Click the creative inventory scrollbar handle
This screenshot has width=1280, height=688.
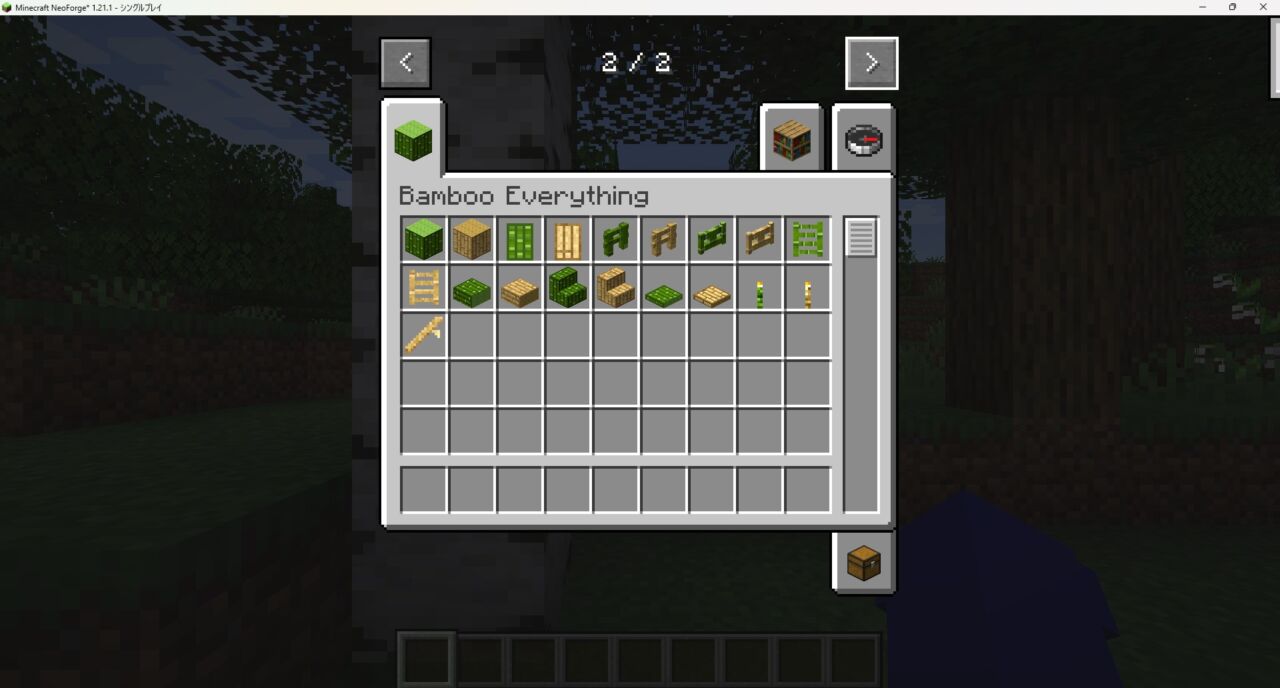pos(861,238)
